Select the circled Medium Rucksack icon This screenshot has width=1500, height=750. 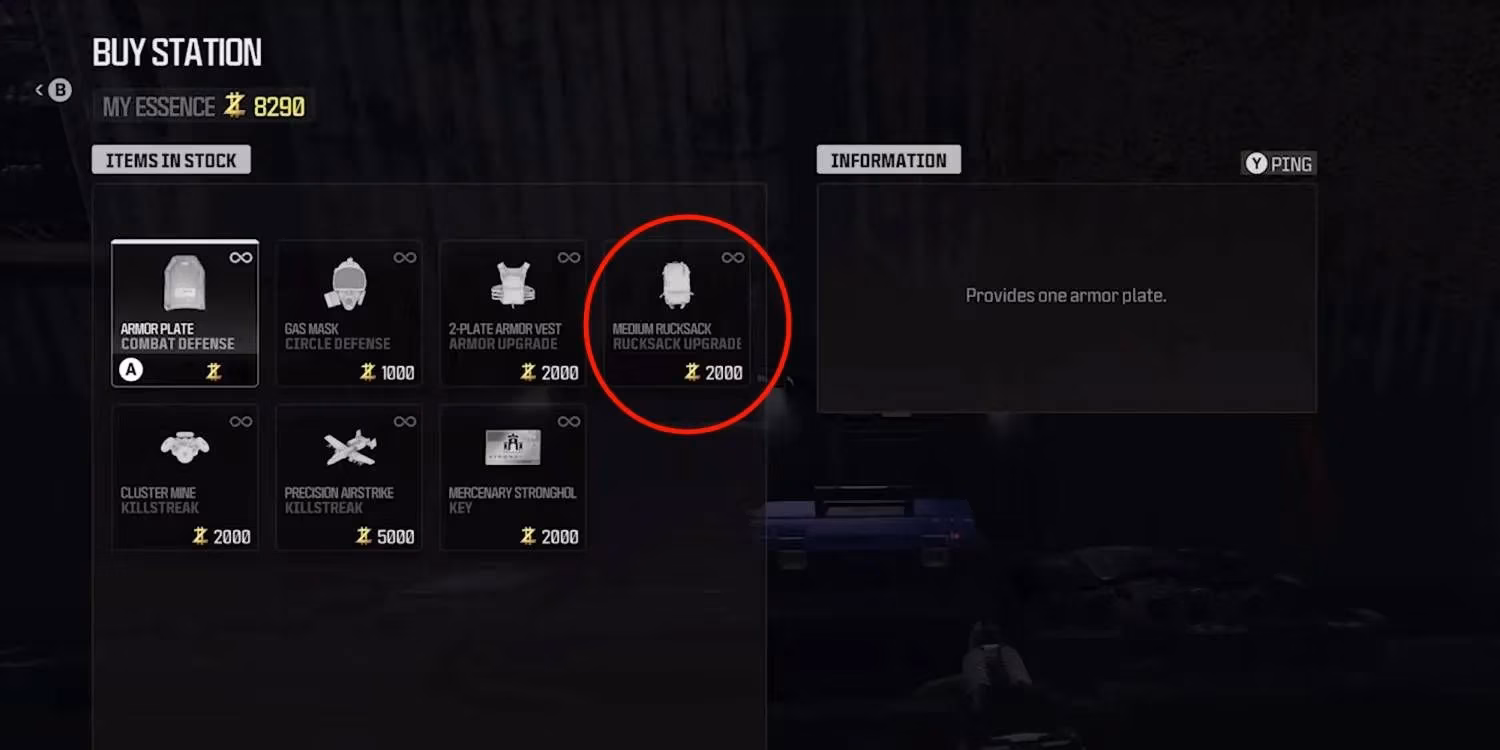pos(676,283)
